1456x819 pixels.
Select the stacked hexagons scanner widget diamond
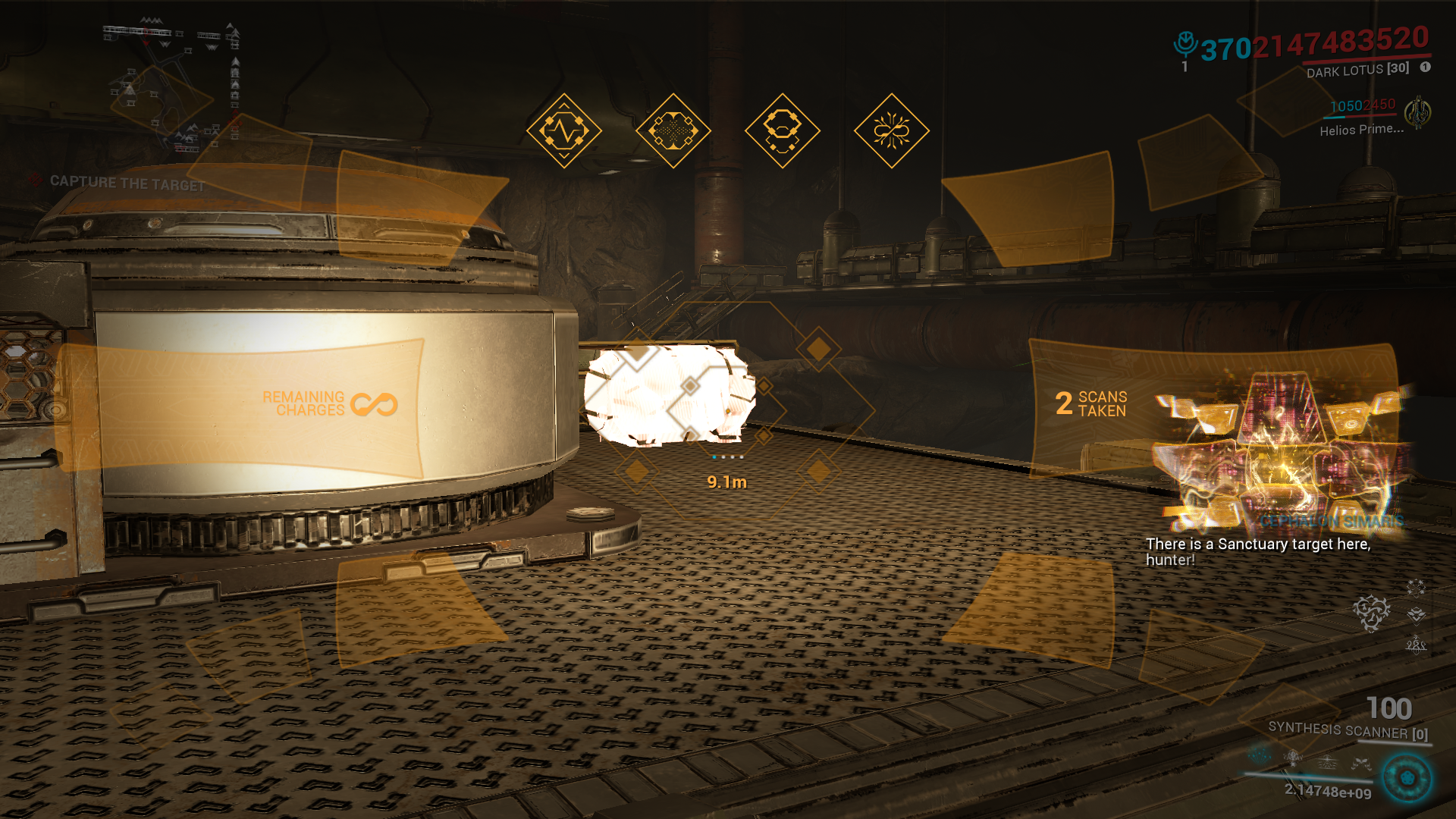(x=782, y=130)
